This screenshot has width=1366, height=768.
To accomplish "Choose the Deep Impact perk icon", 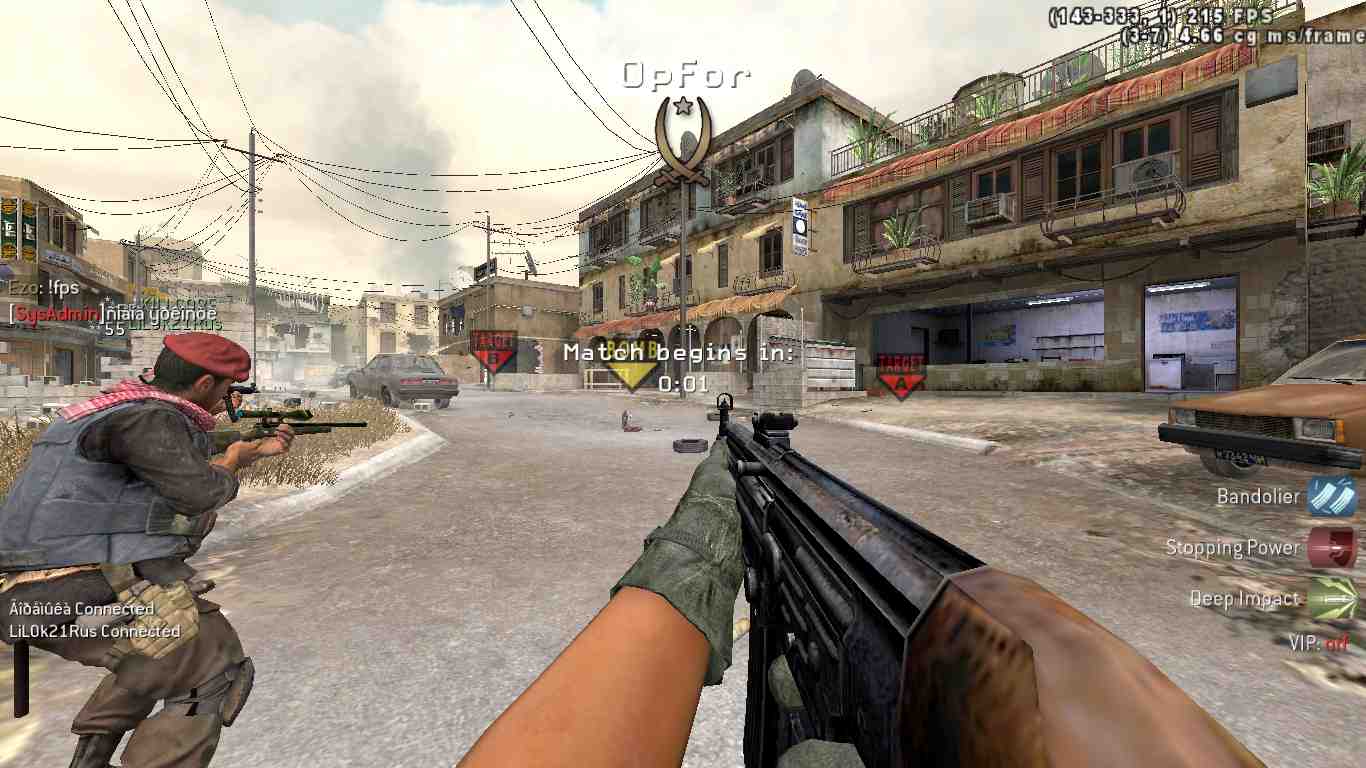I will coord(1331,598).
